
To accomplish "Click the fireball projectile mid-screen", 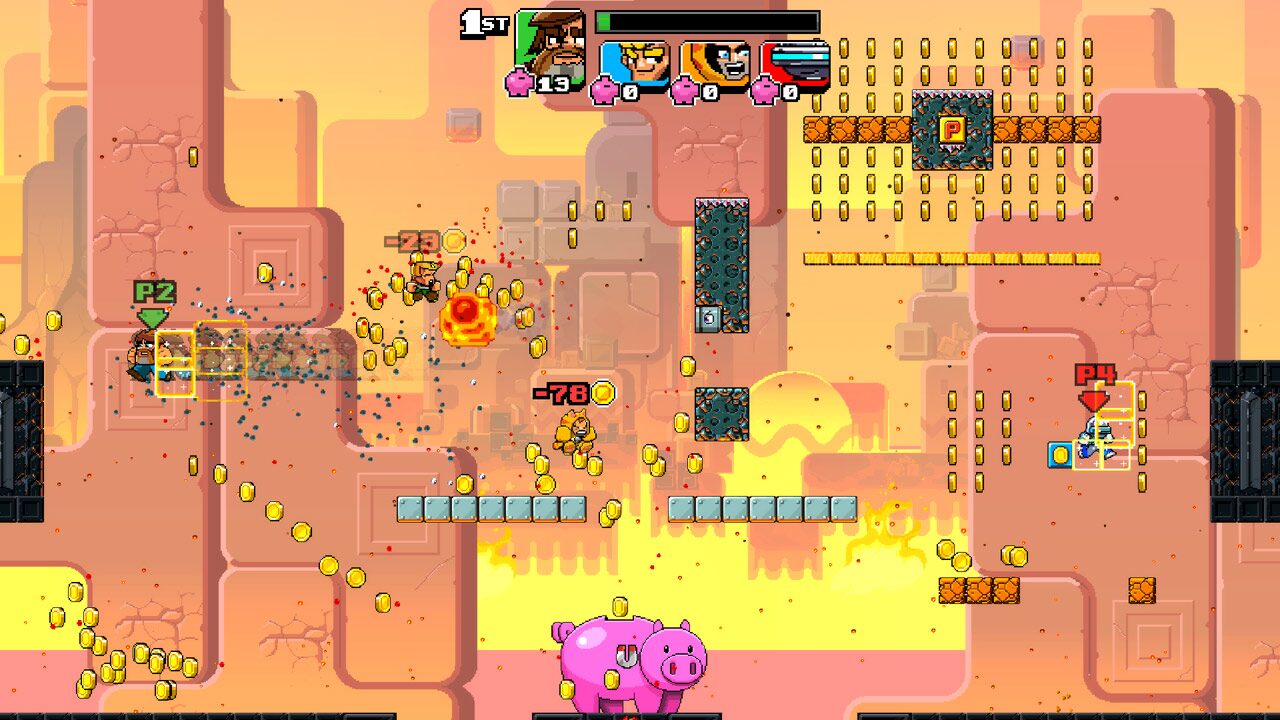I will [466, 317].
